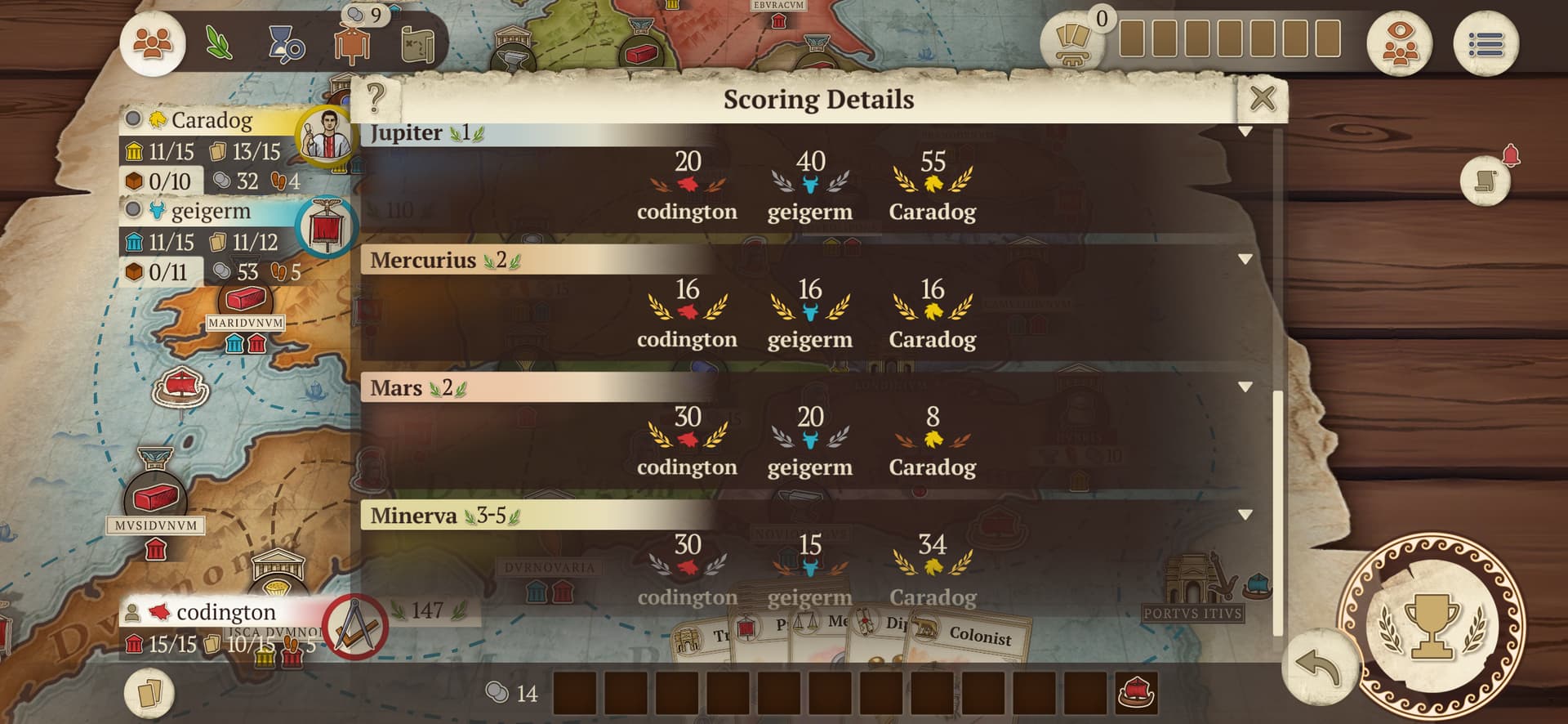
Task: Collapse the Jupiter scoring section
Action: (1245, 132)
